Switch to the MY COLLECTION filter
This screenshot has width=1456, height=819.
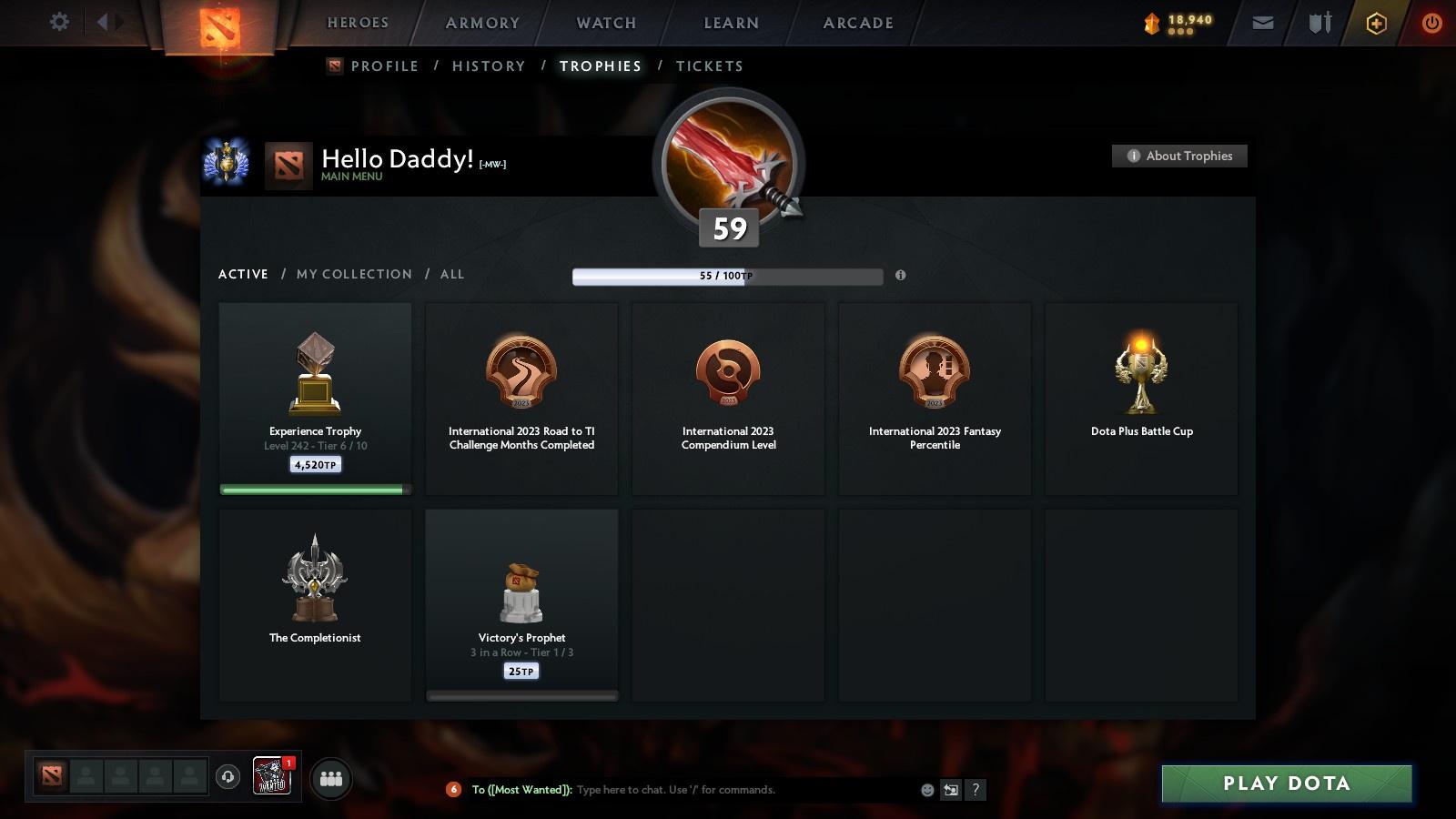click(x=354, y=274)
